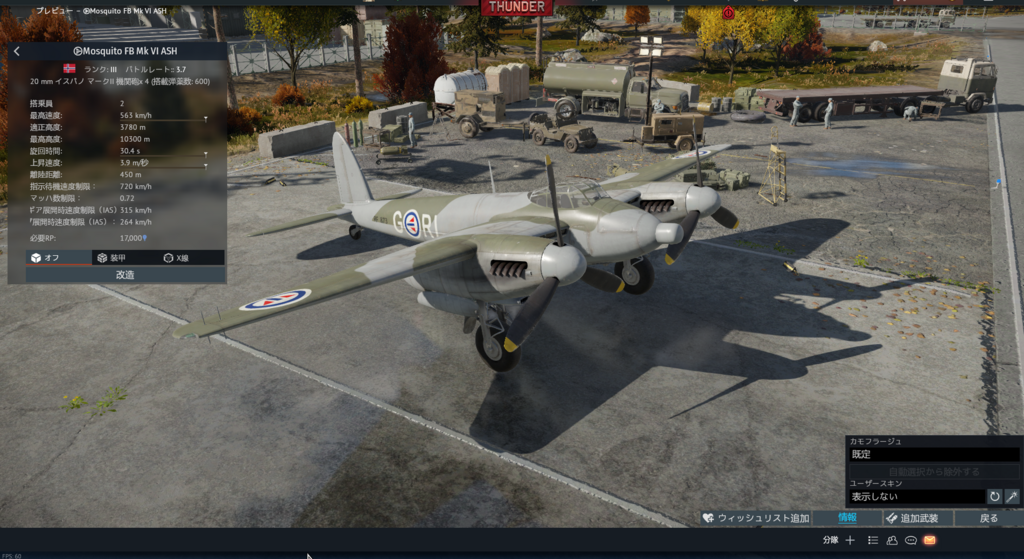
Task: Open the カモフラージュ camouflage dropdown
Action: click(933, 454)
